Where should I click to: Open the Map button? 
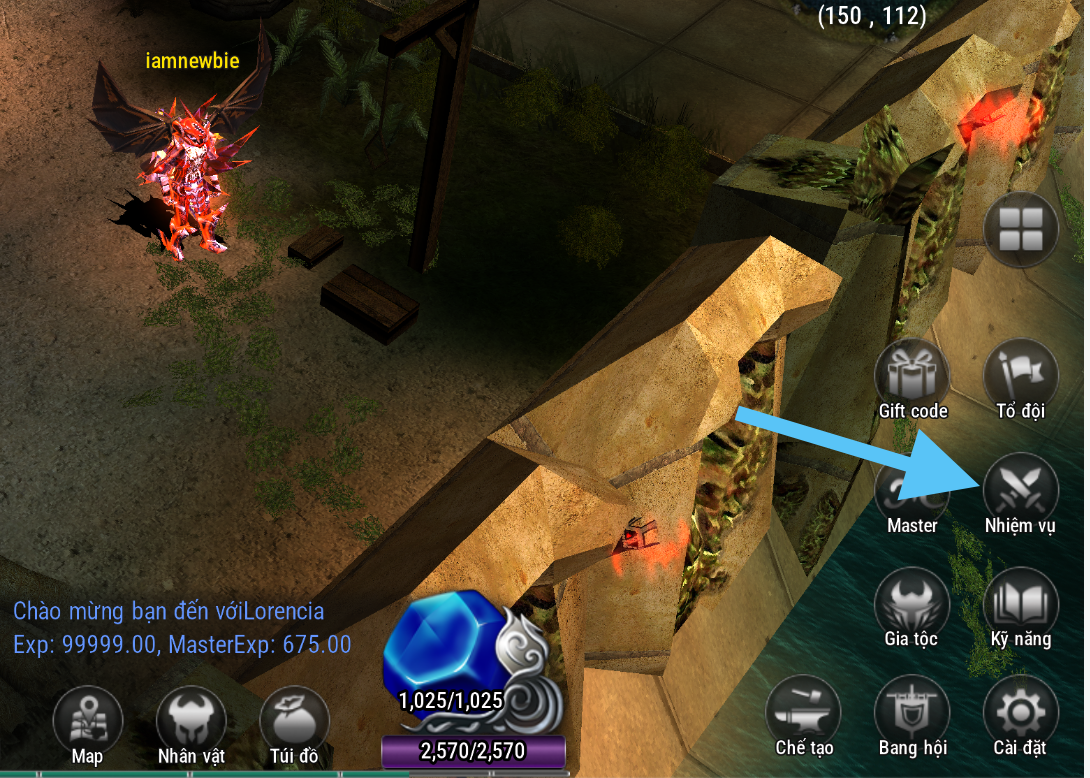coord(88,721)
